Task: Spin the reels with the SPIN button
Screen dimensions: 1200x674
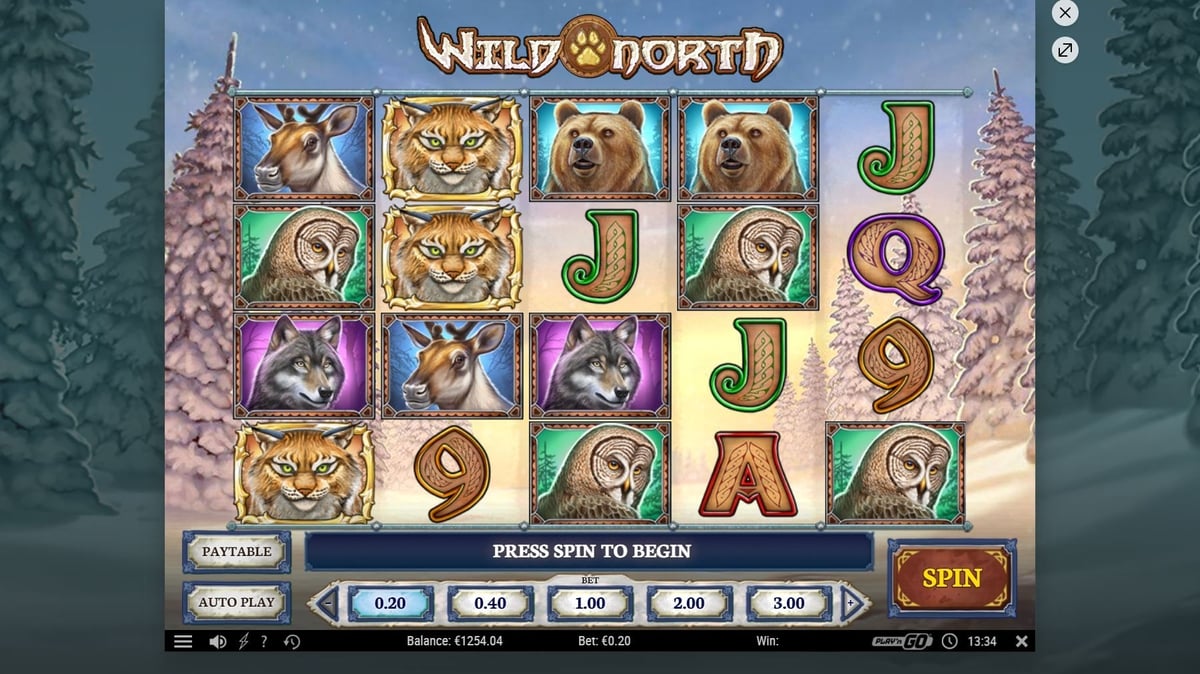Action: pyautogui.click(x=951, y=578)
